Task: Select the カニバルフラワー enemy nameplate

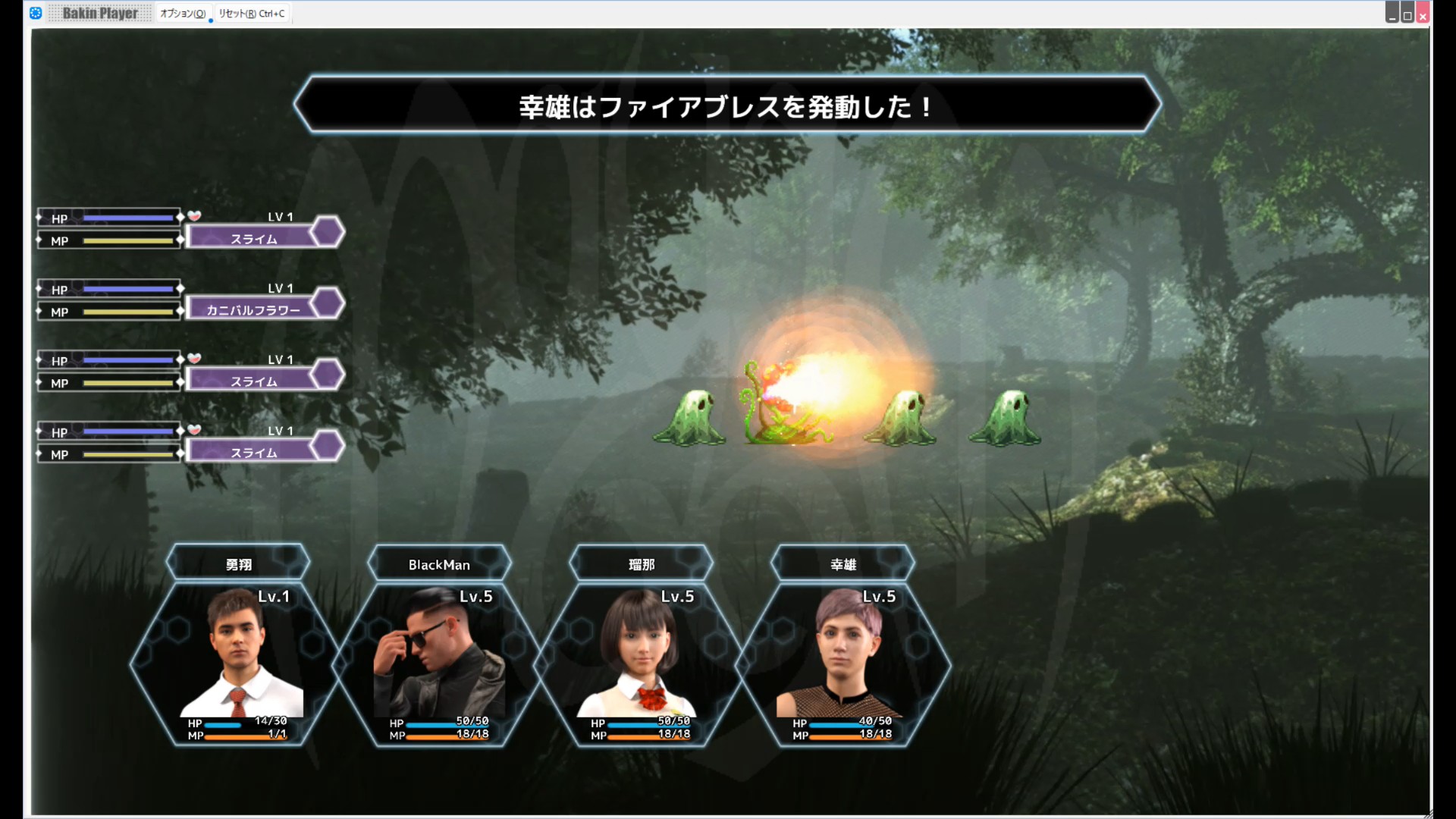Action: [254, 309]
